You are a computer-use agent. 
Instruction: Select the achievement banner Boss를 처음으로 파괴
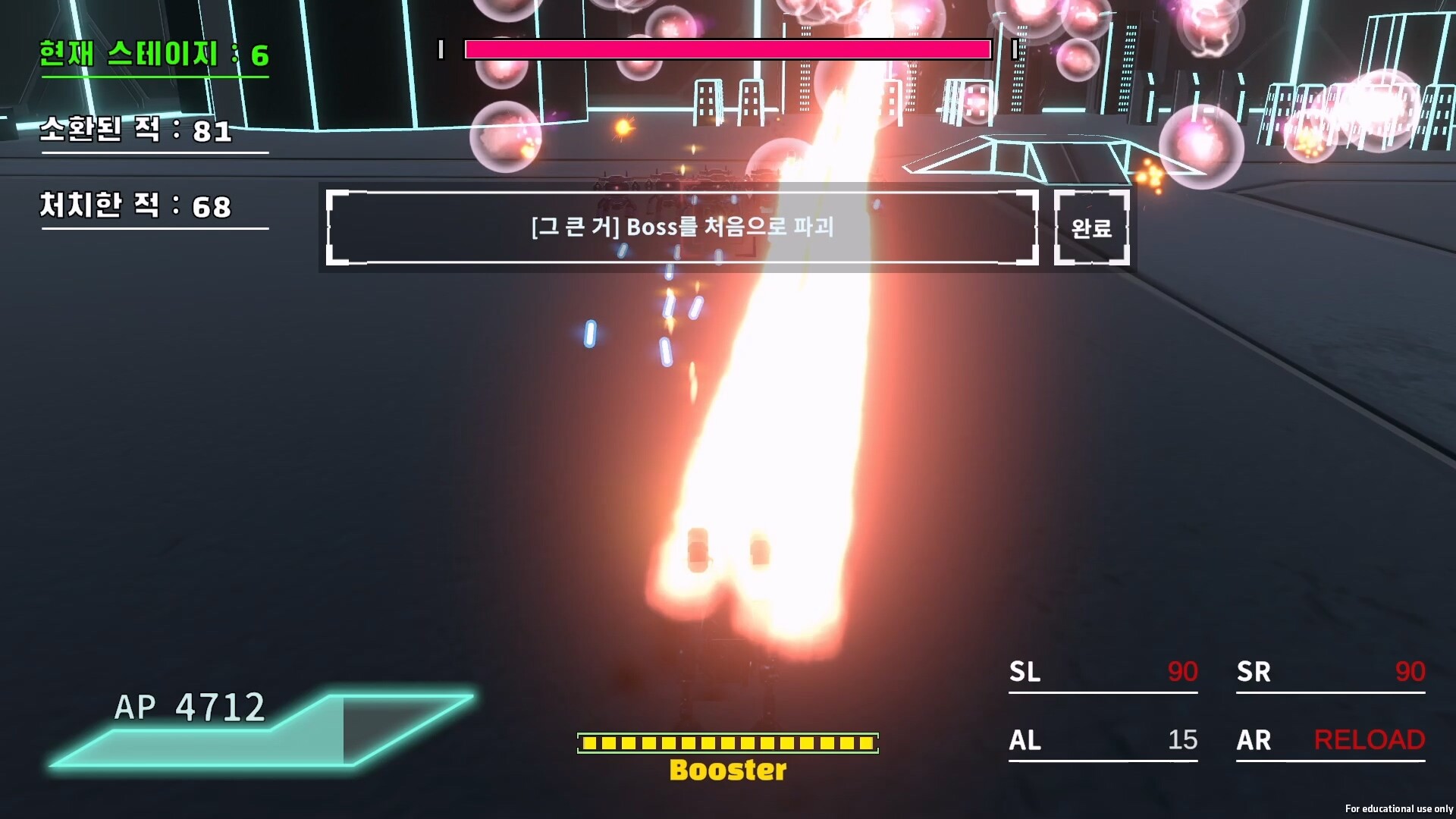pos(682,228)
